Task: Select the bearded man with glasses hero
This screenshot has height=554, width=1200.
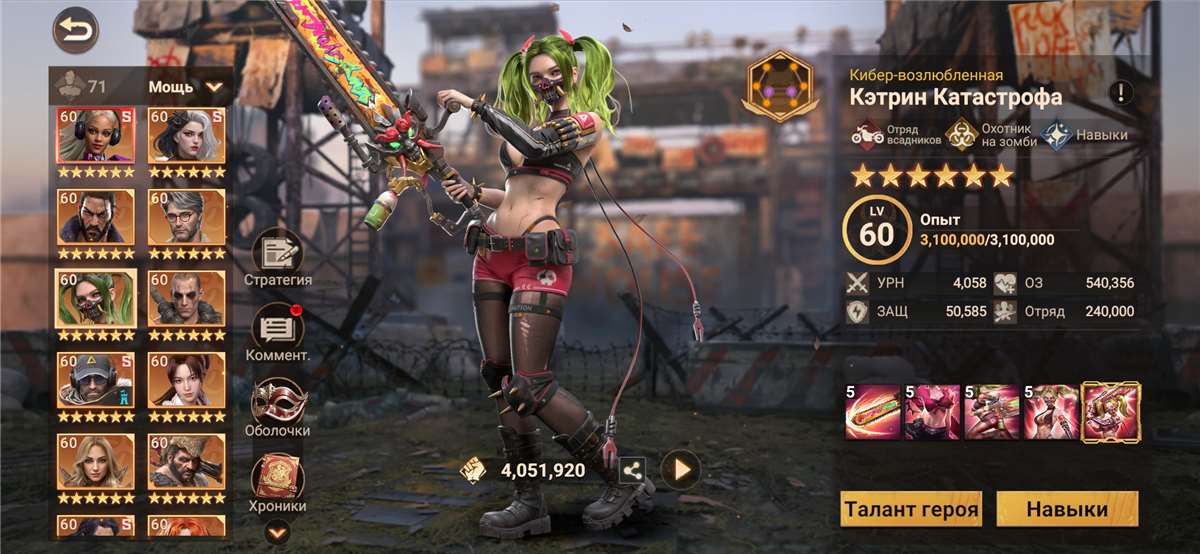Action: [187, 217]
